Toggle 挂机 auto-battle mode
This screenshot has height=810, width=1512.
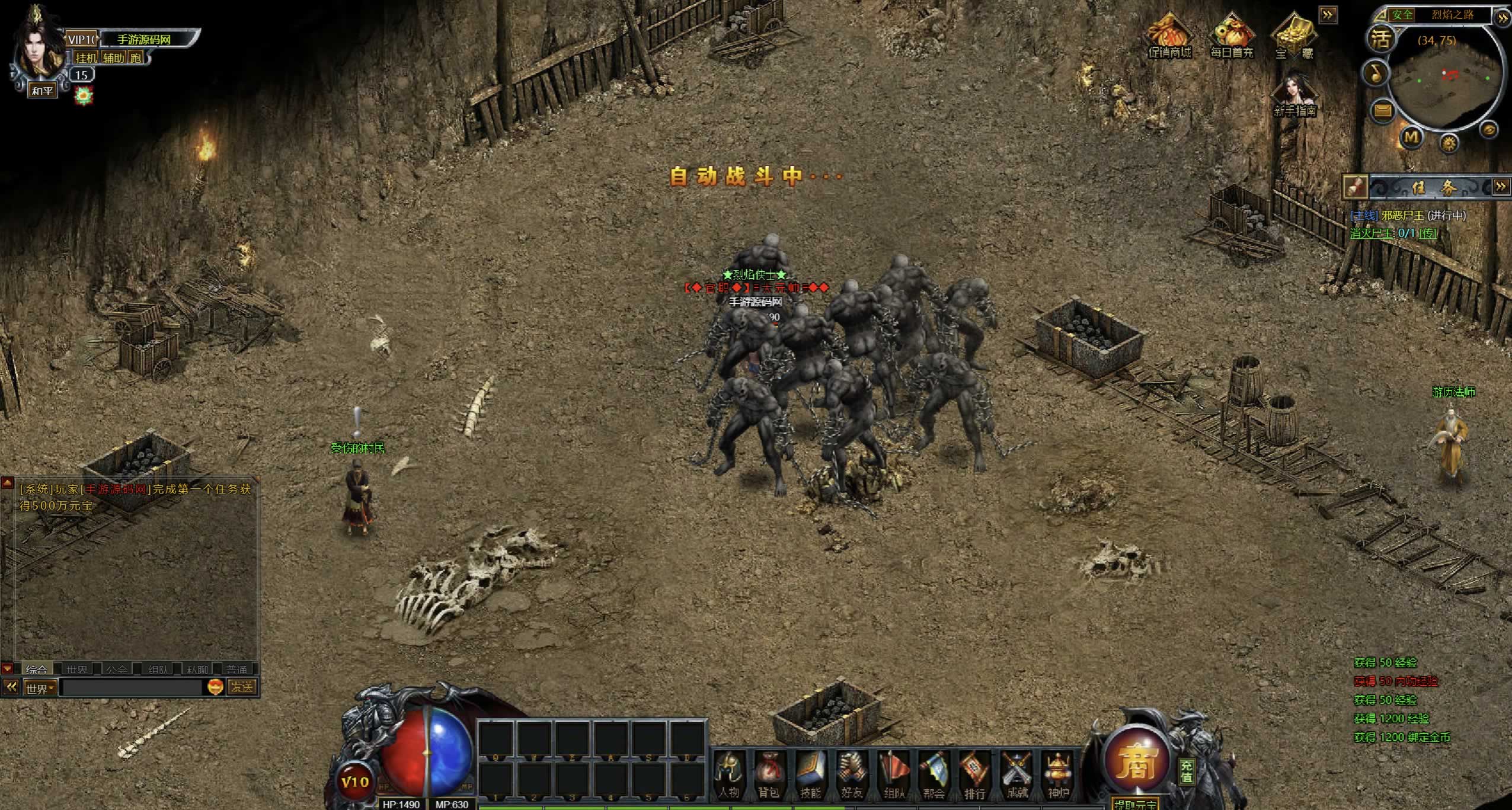pos(86,57)
